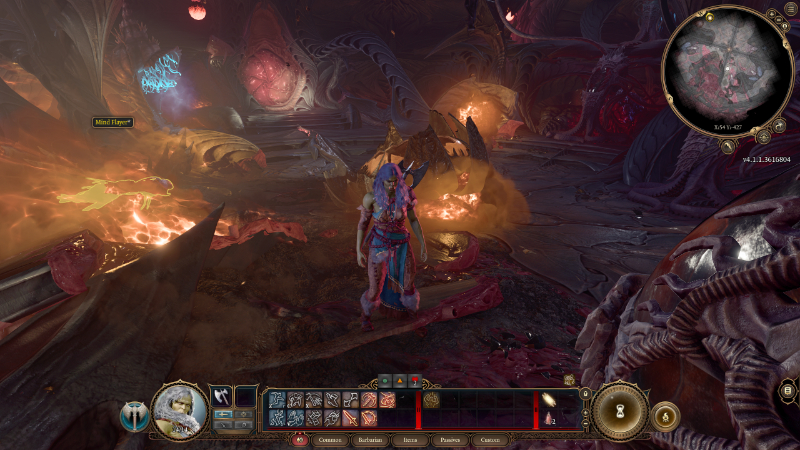Select the equipped axe melee weapon slot

click(221, 396)
